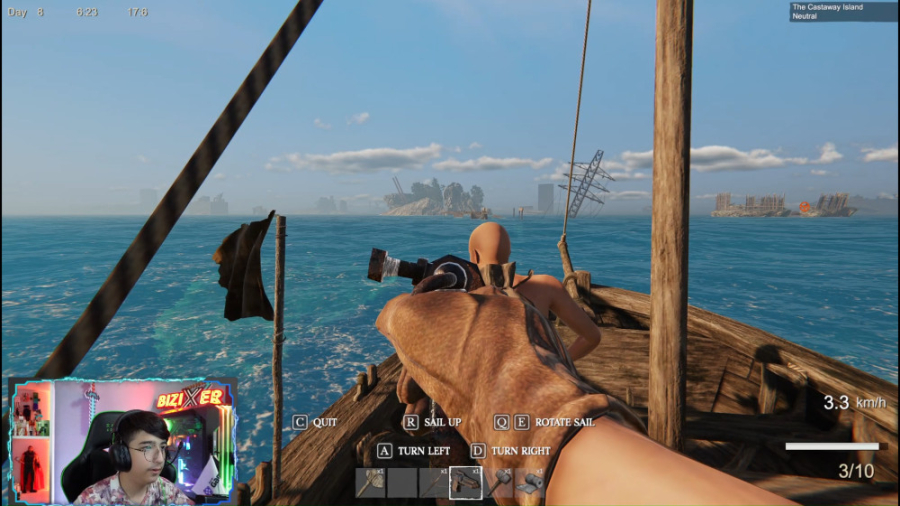This screenshot has height=506, width=900.
Task: Select the empty hotbar slot
Action: tap(402, 483)
